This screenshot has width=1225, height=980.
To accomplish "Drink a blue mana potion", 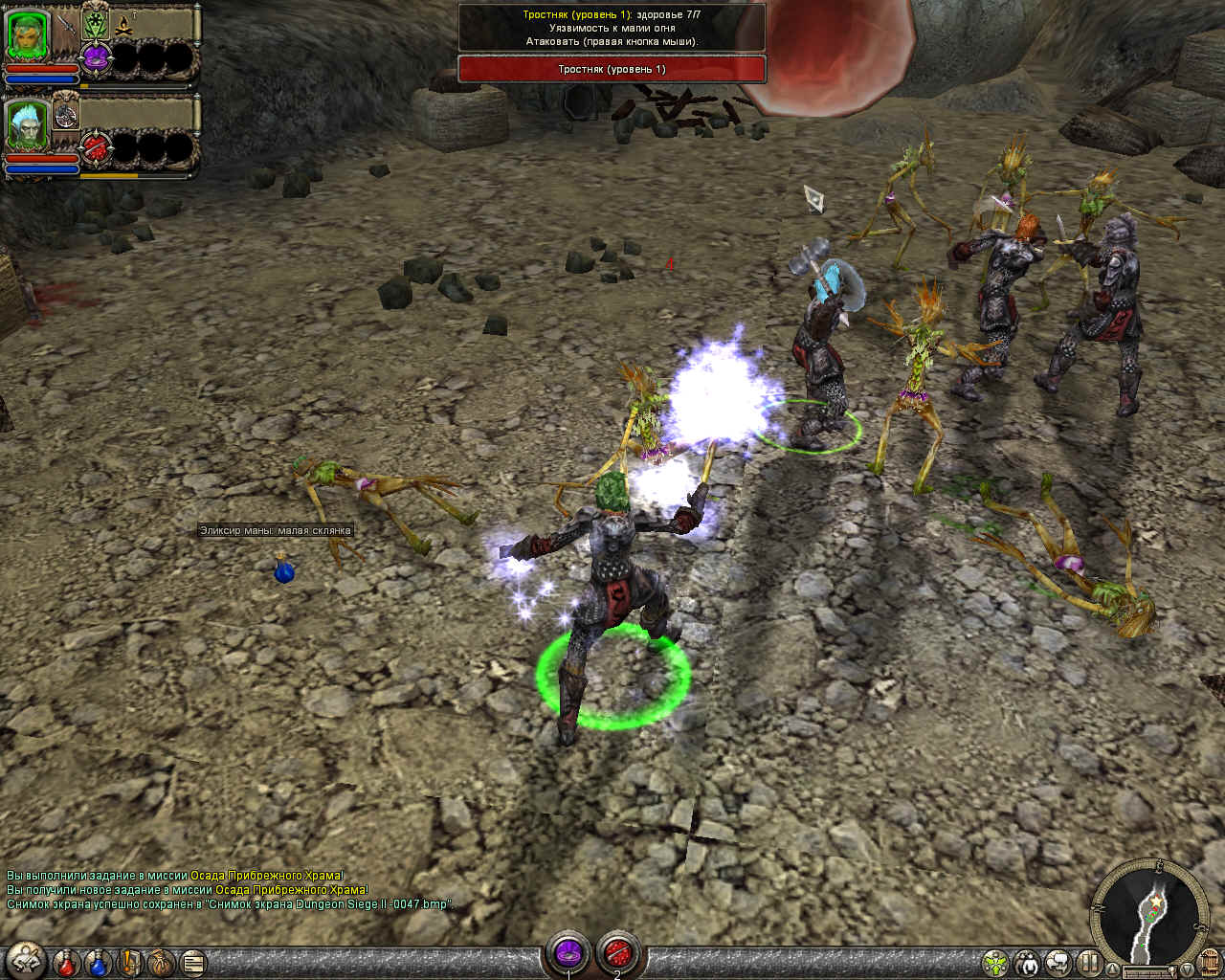I will tap(99, 961).
